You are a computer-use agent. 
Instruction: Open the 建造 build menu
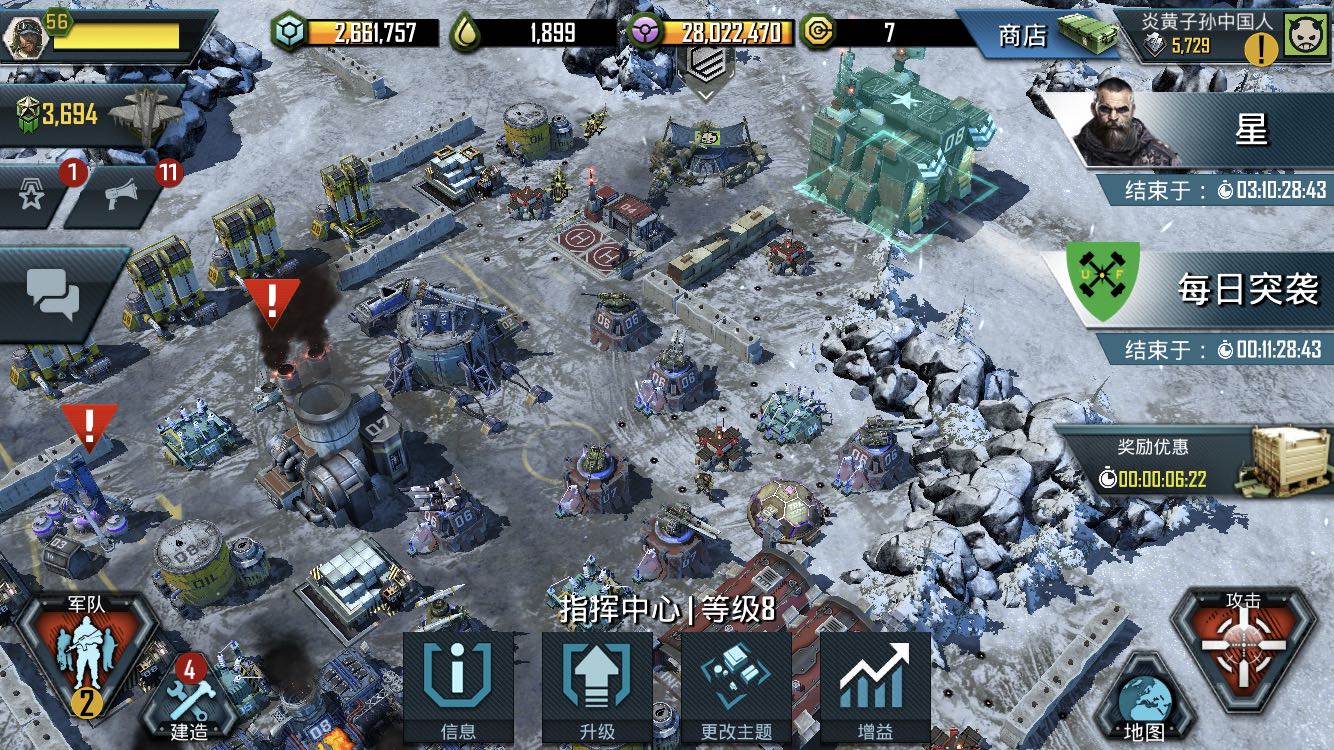(190, 698)
